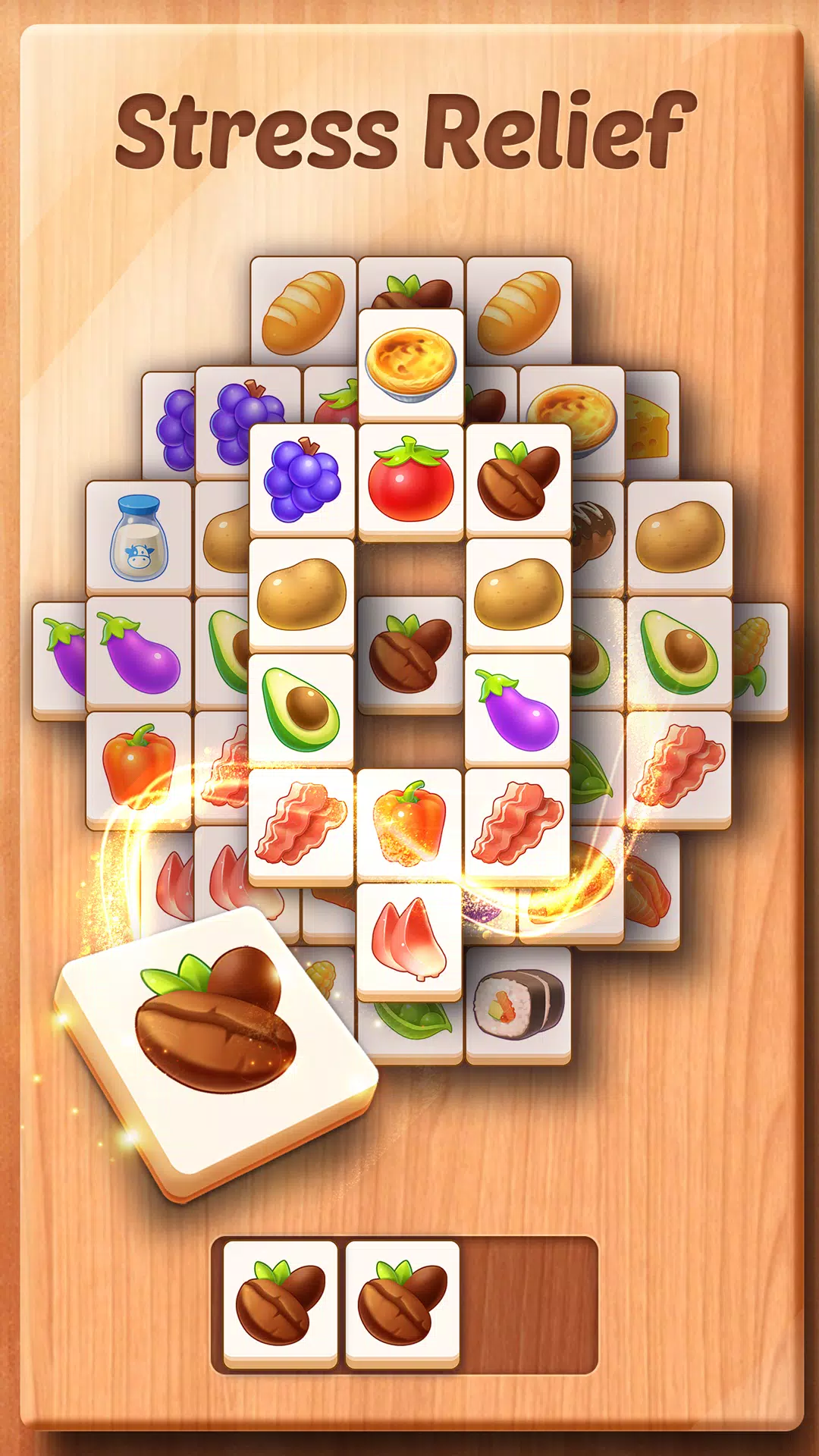819x1456 pixels.
Task: Select the bell pepper between the bacon tiles
Action: pos(409,824)
